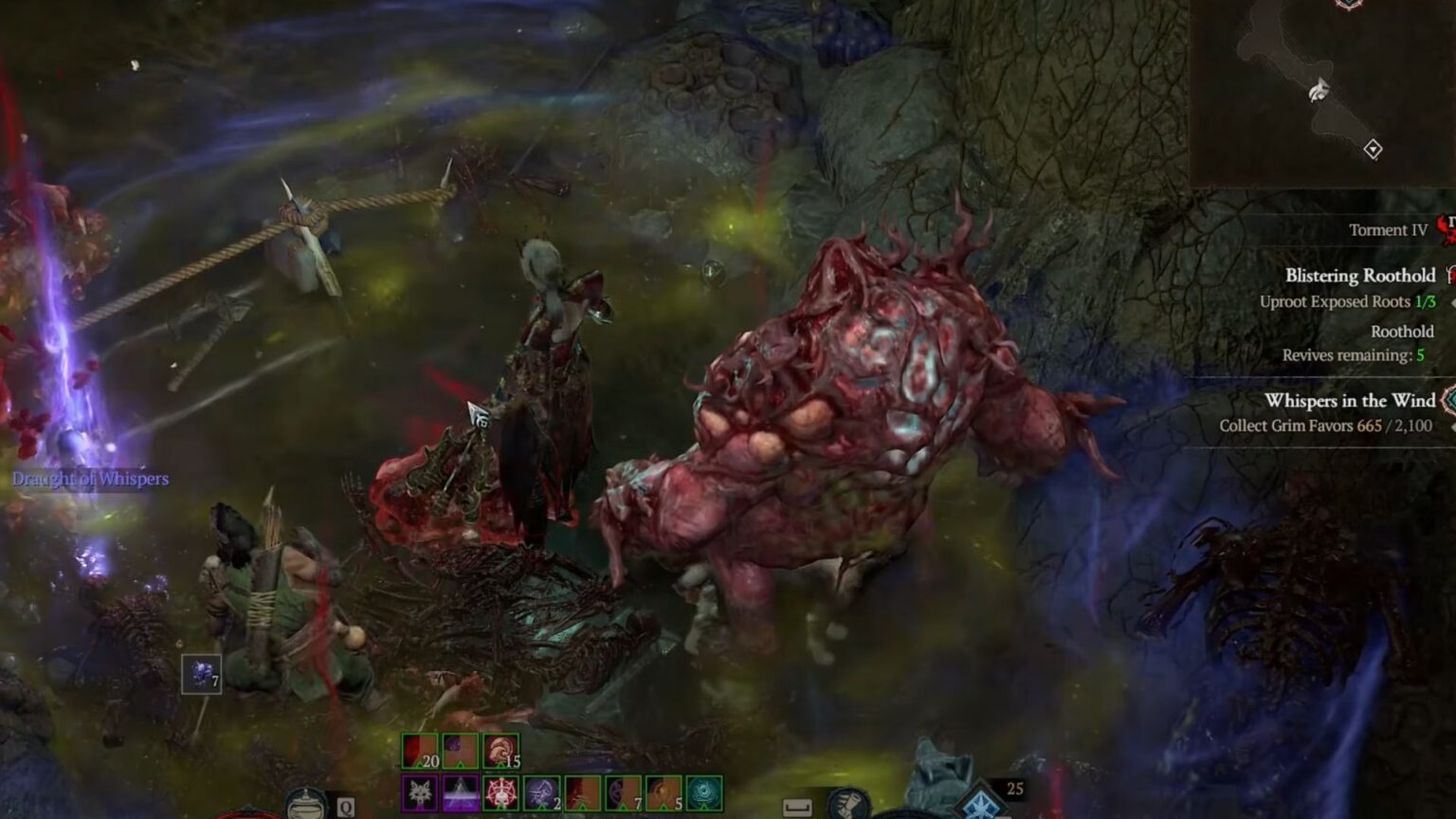Trigger the teal ultimate skill on the far right
This screenshot has height=819, width=1456.
point(703,792)
